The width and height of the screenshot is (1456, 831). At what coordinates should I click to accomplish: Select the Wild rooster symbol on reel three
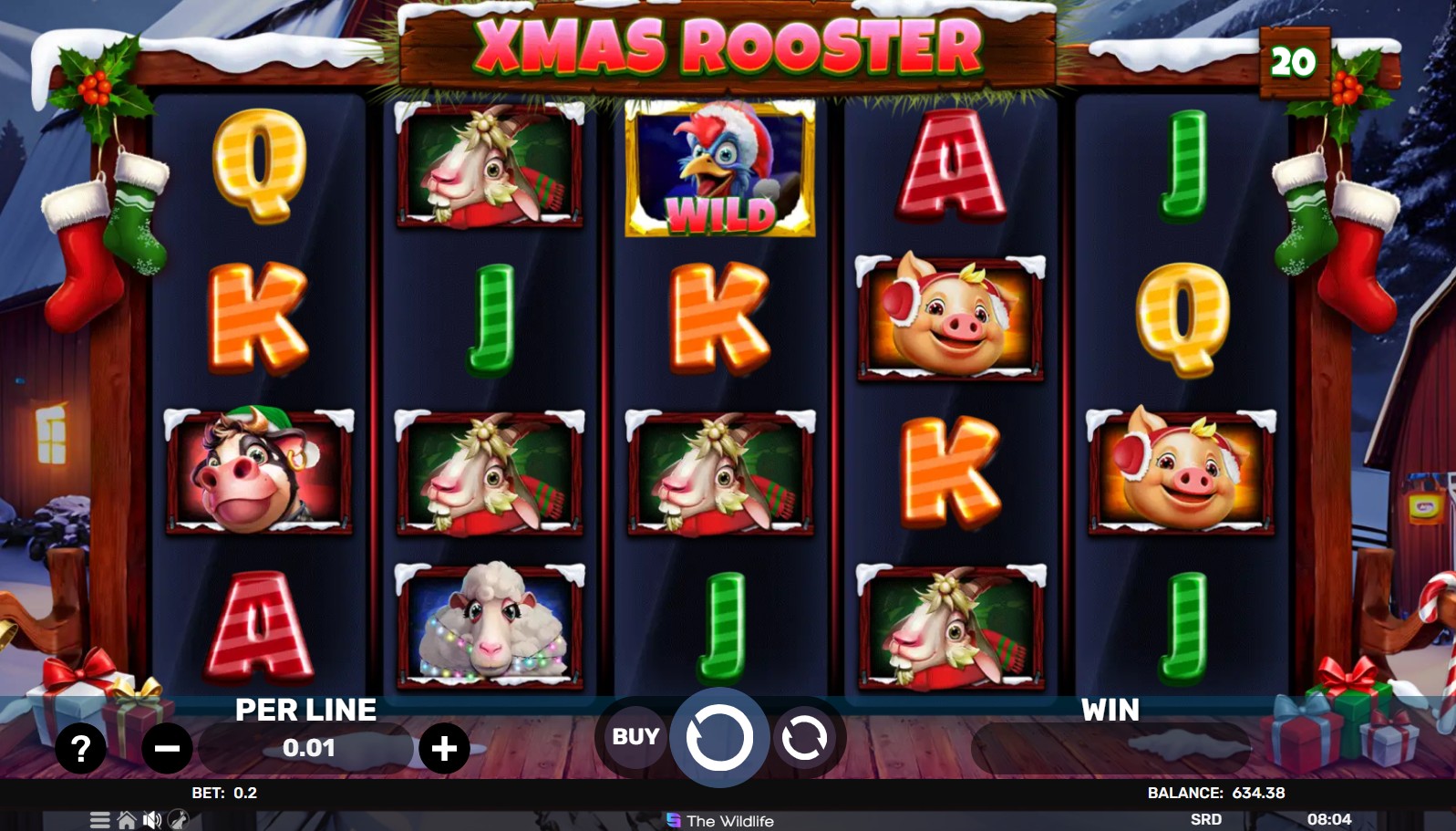pos(719,170)
